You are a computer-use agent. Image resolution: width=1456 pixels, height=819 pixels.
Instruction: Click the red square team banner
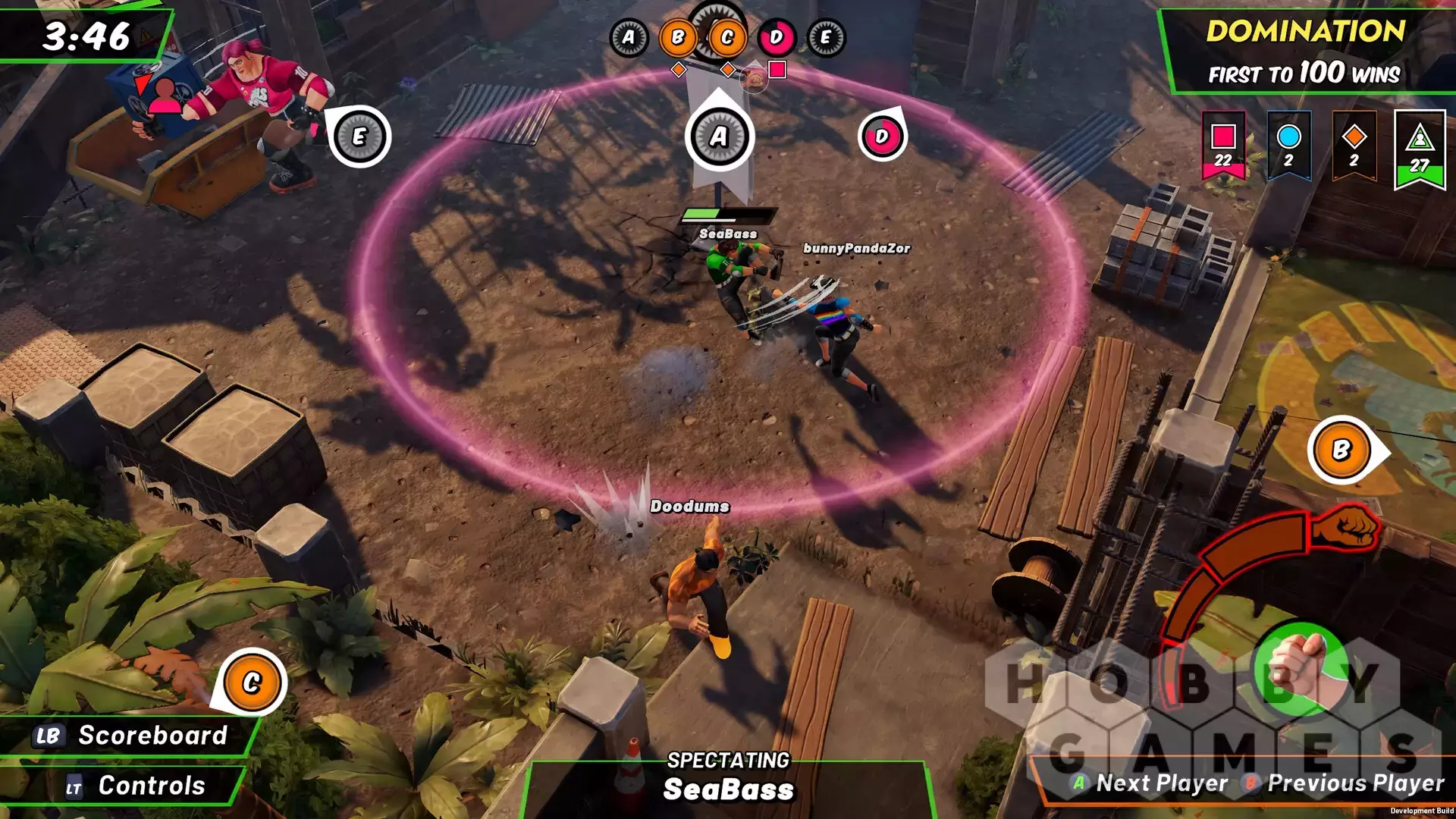point(1223,145)
